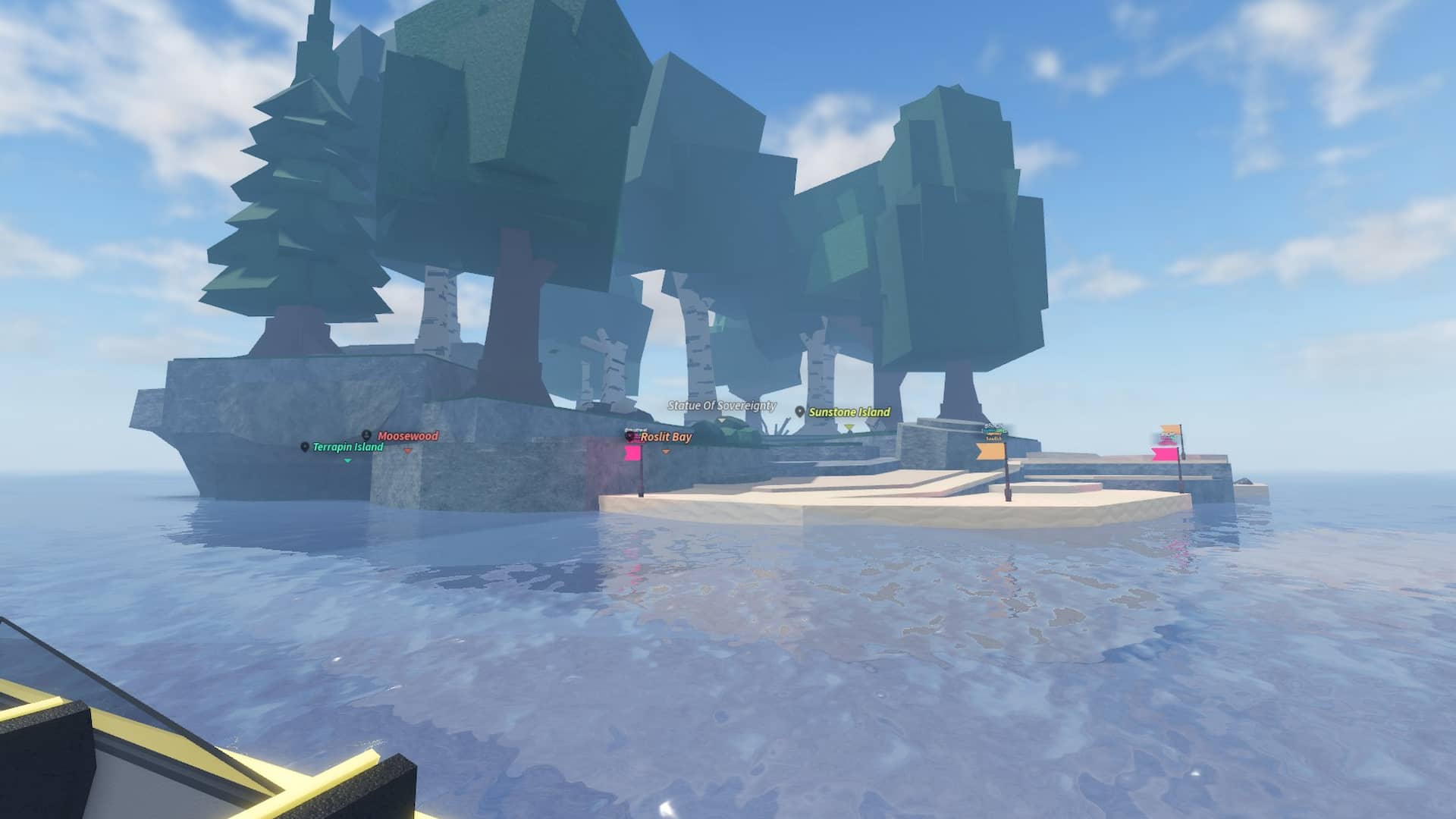
Task: Select the Sunstone Island location pin icon
Action: 799,412
